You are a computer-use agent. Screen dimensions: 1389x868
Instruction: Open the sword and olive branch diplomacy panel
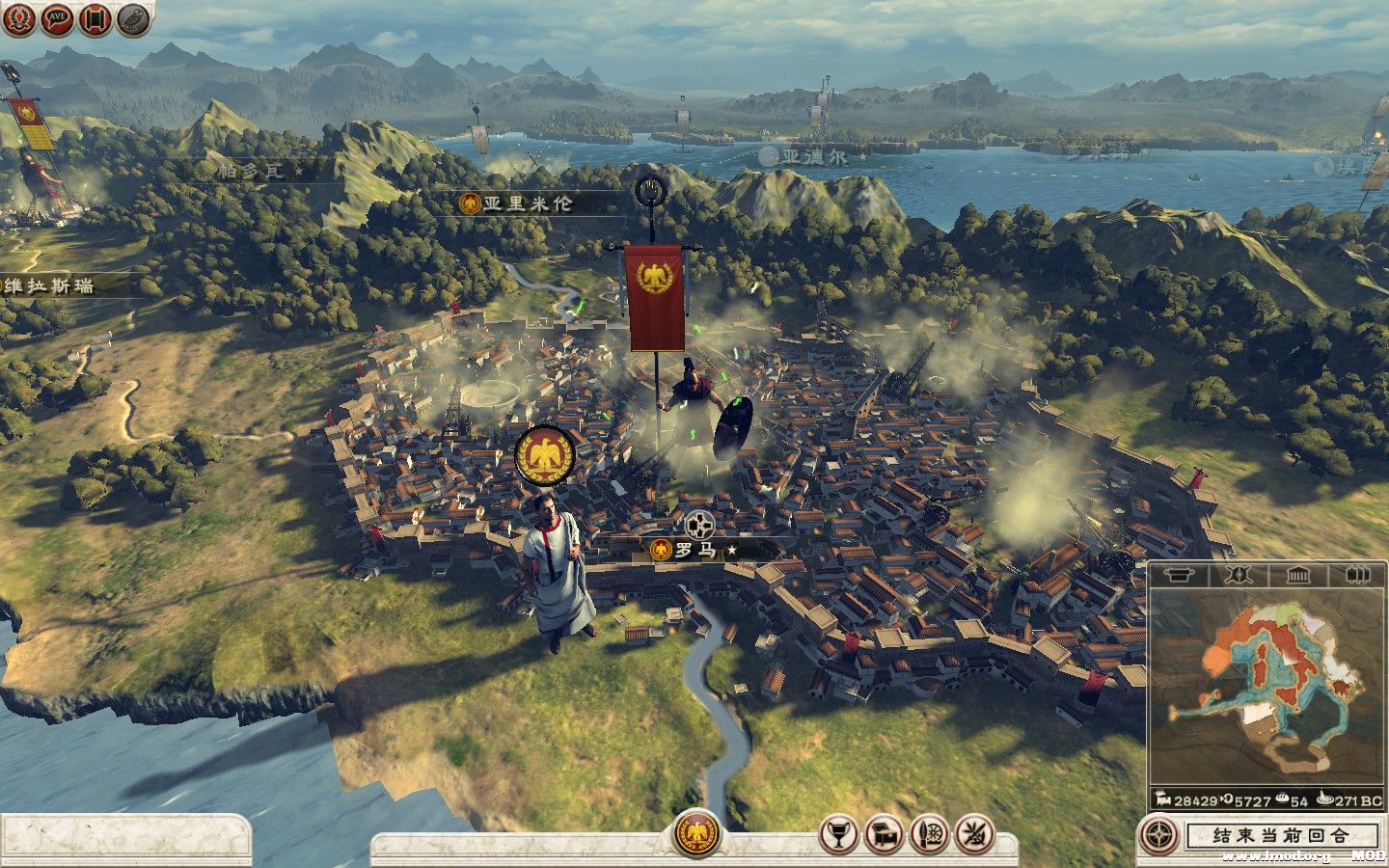tap(971, 834)
